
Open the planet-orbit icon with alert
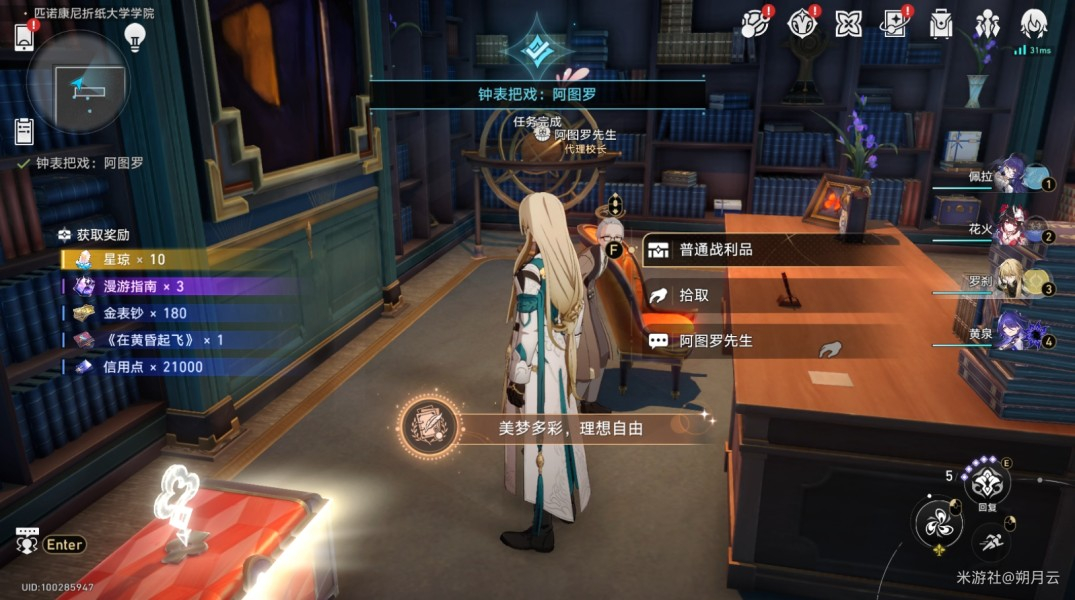756,23
